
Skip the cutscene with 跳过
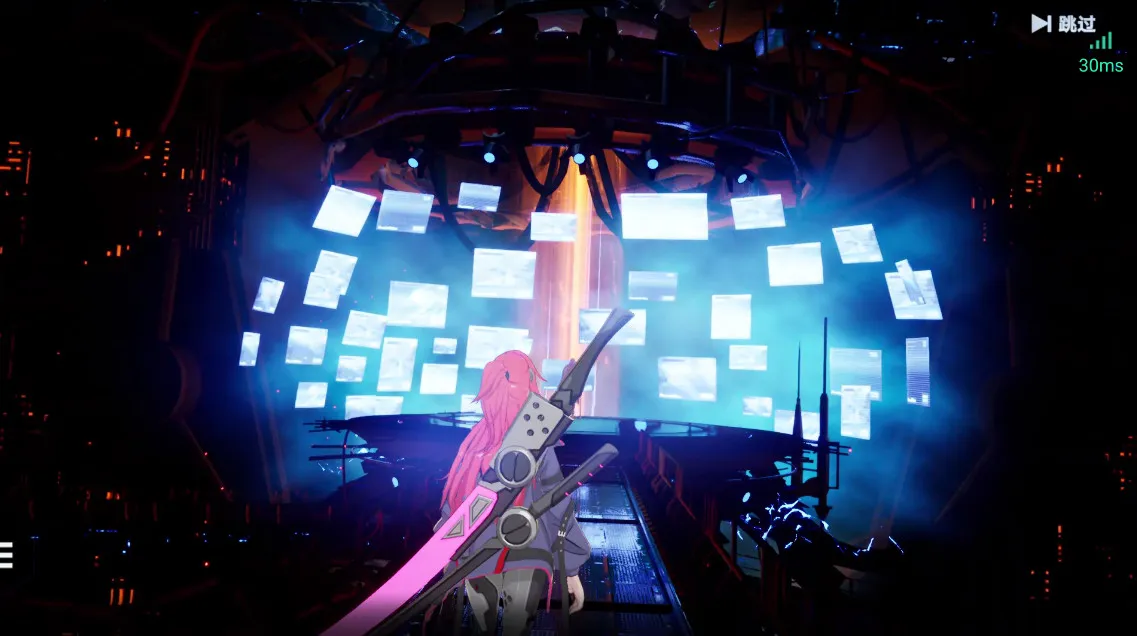tap(1064, 23)
